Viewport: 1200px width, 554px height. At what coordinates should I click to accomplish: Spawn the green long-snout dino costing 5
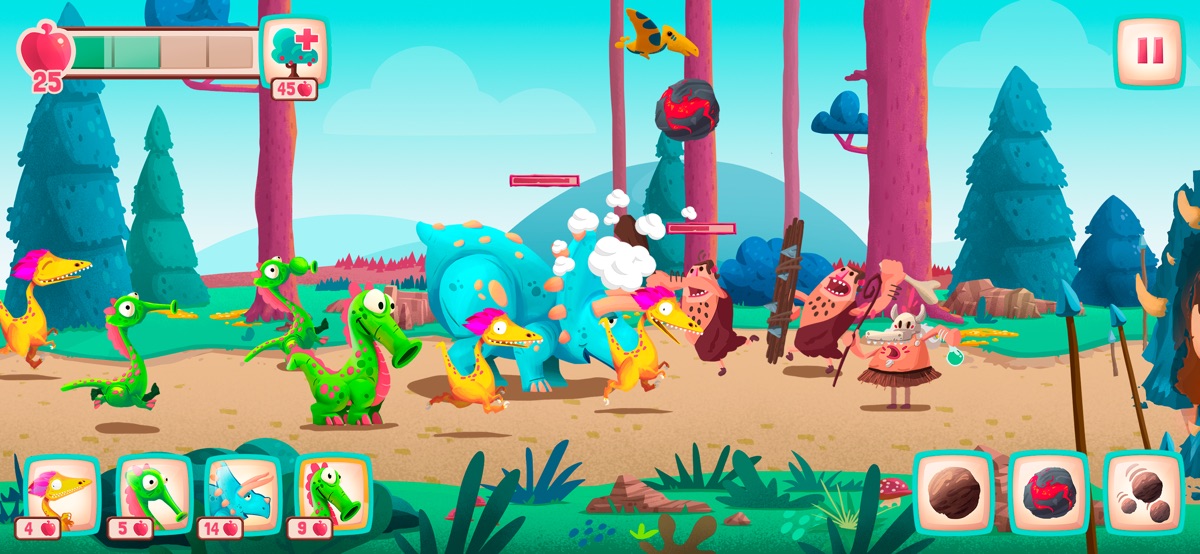coord(153,493)
